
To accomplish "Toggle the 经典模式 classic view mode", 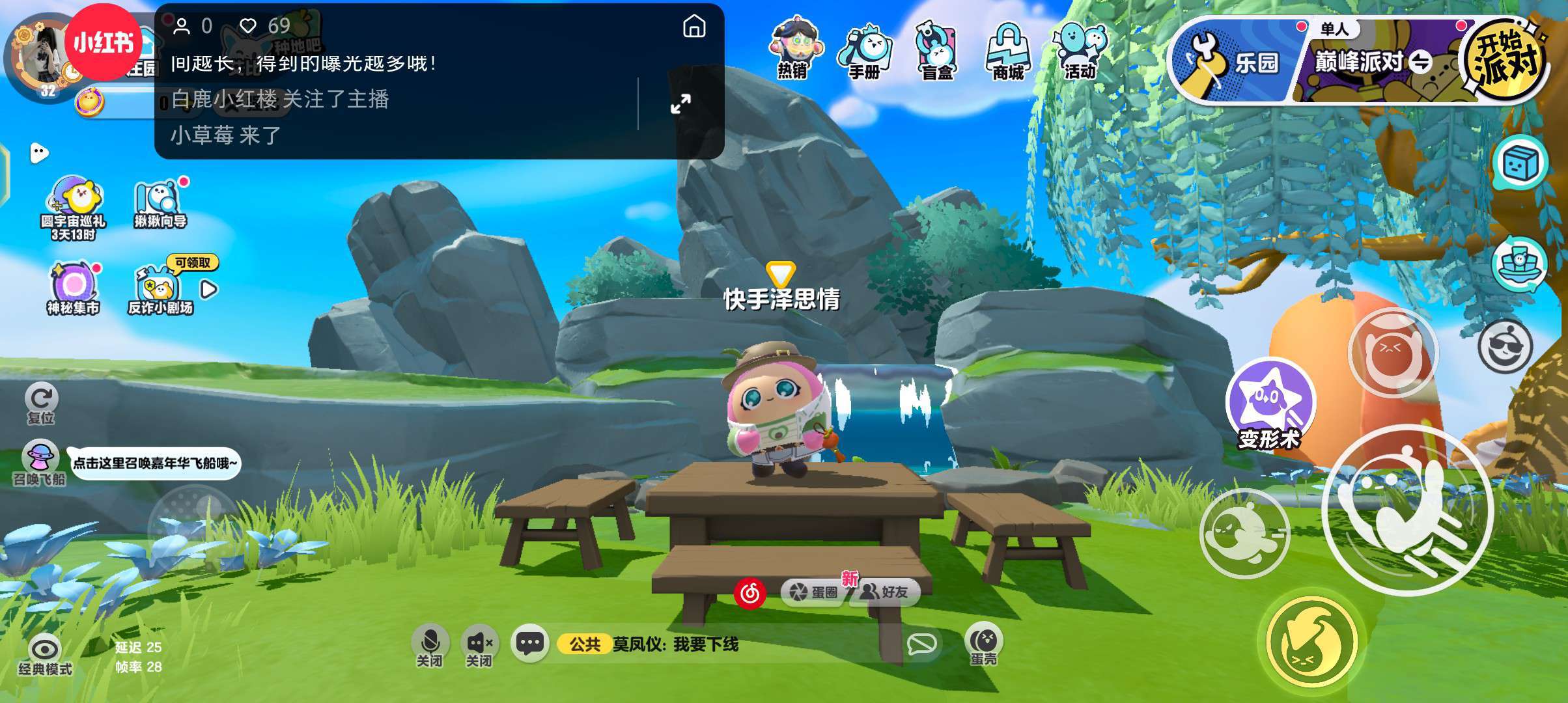I will pos(45,653).
